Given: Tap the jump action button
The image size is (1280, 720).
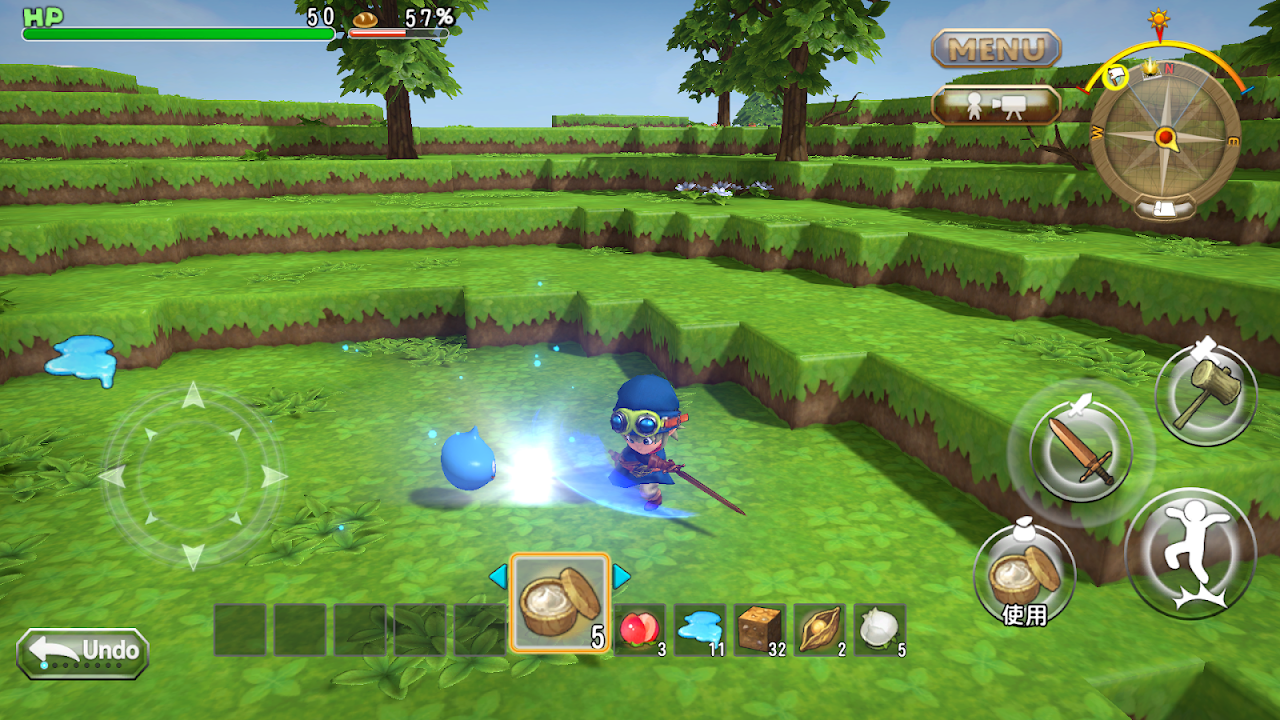Looking at the screenshot, I should (1190, 552).
